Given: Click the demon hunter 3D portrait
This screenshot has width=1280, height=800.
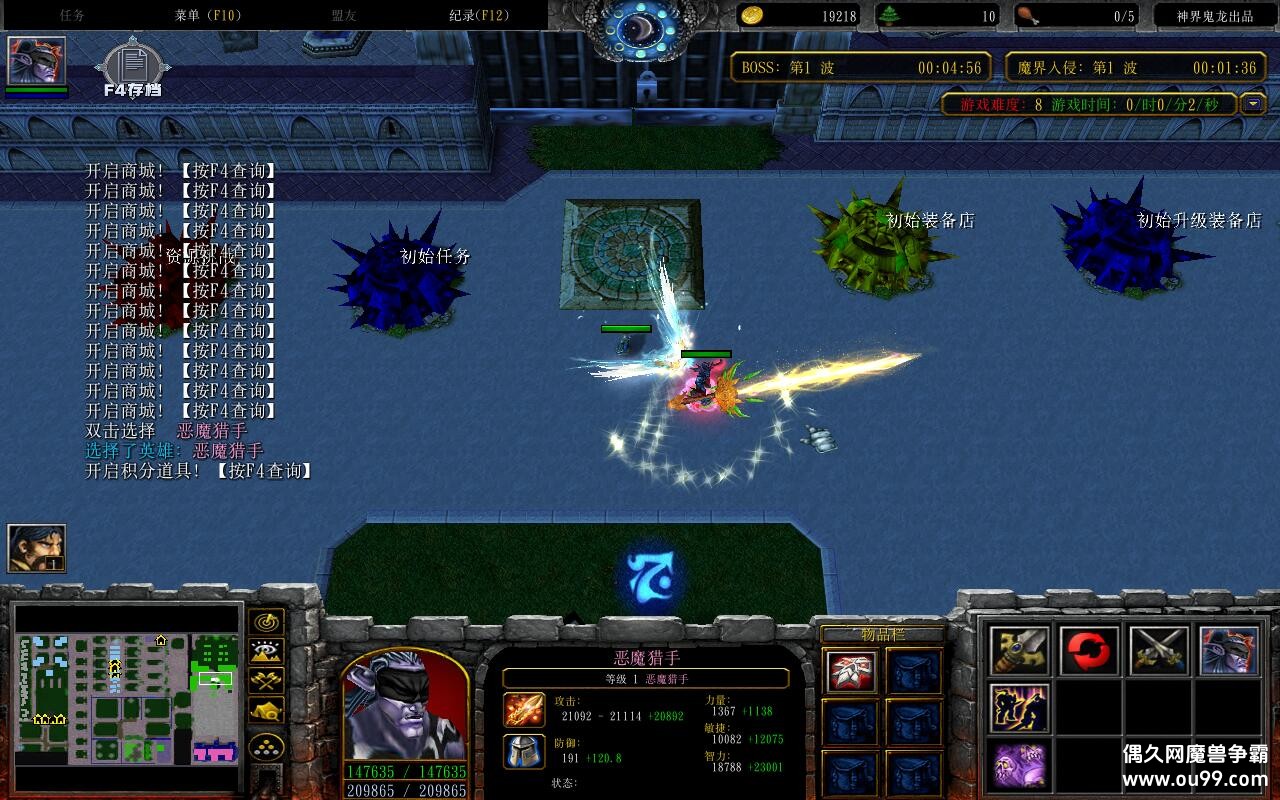Looking at the screenshot, I should click(405, 705).
